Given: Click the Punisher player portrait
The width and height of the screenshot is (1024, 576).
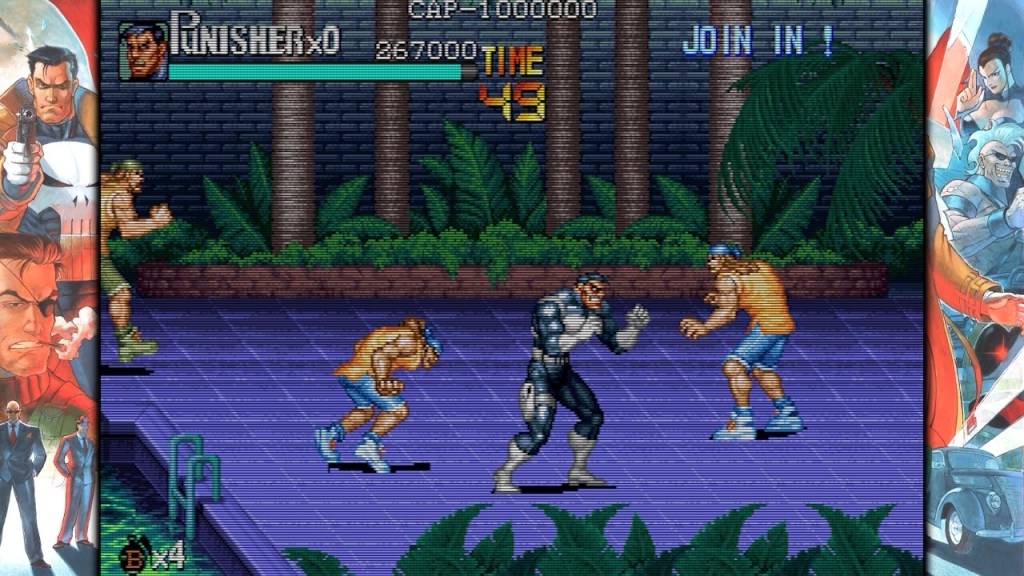Looking at the screenshot, I should click(x=143, y=50).
